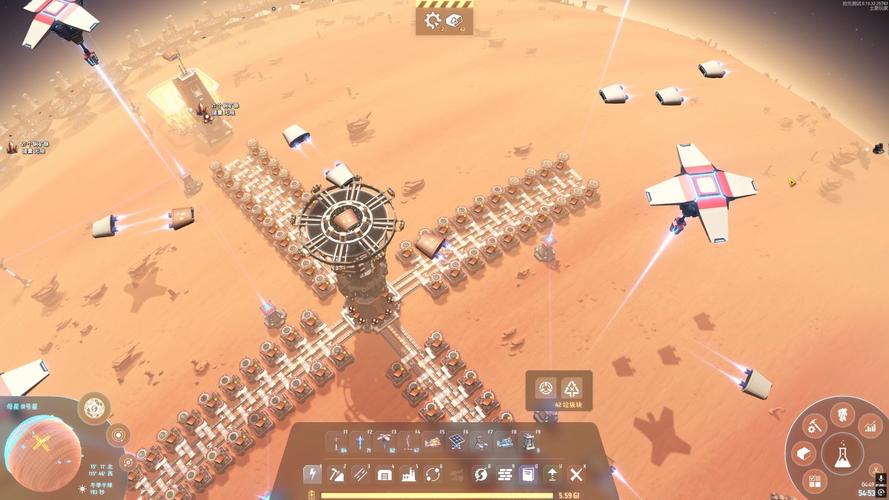The image size is (889, 500).
Task: Choose the solar panel hotbar slot
Action: (456, 441)
